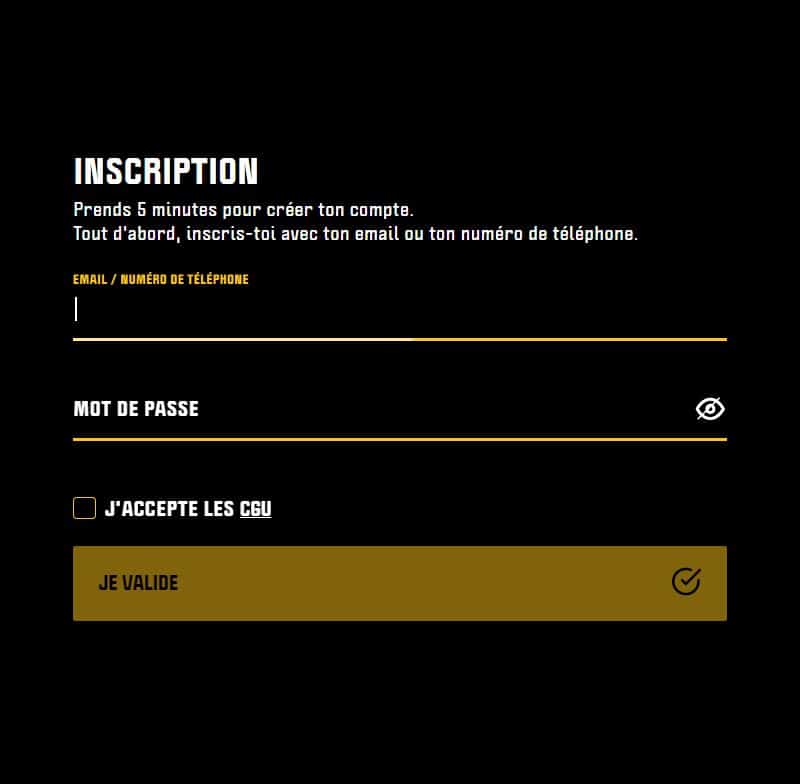Toggle password visibility with the eye icon

[x=710, y=409]
